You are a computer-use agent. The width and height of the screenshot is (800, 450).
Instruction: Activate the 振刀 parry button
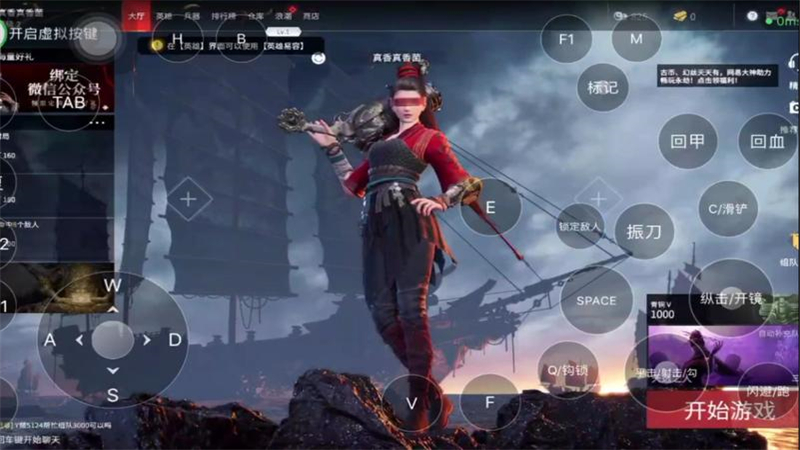[x=643, y=231]
